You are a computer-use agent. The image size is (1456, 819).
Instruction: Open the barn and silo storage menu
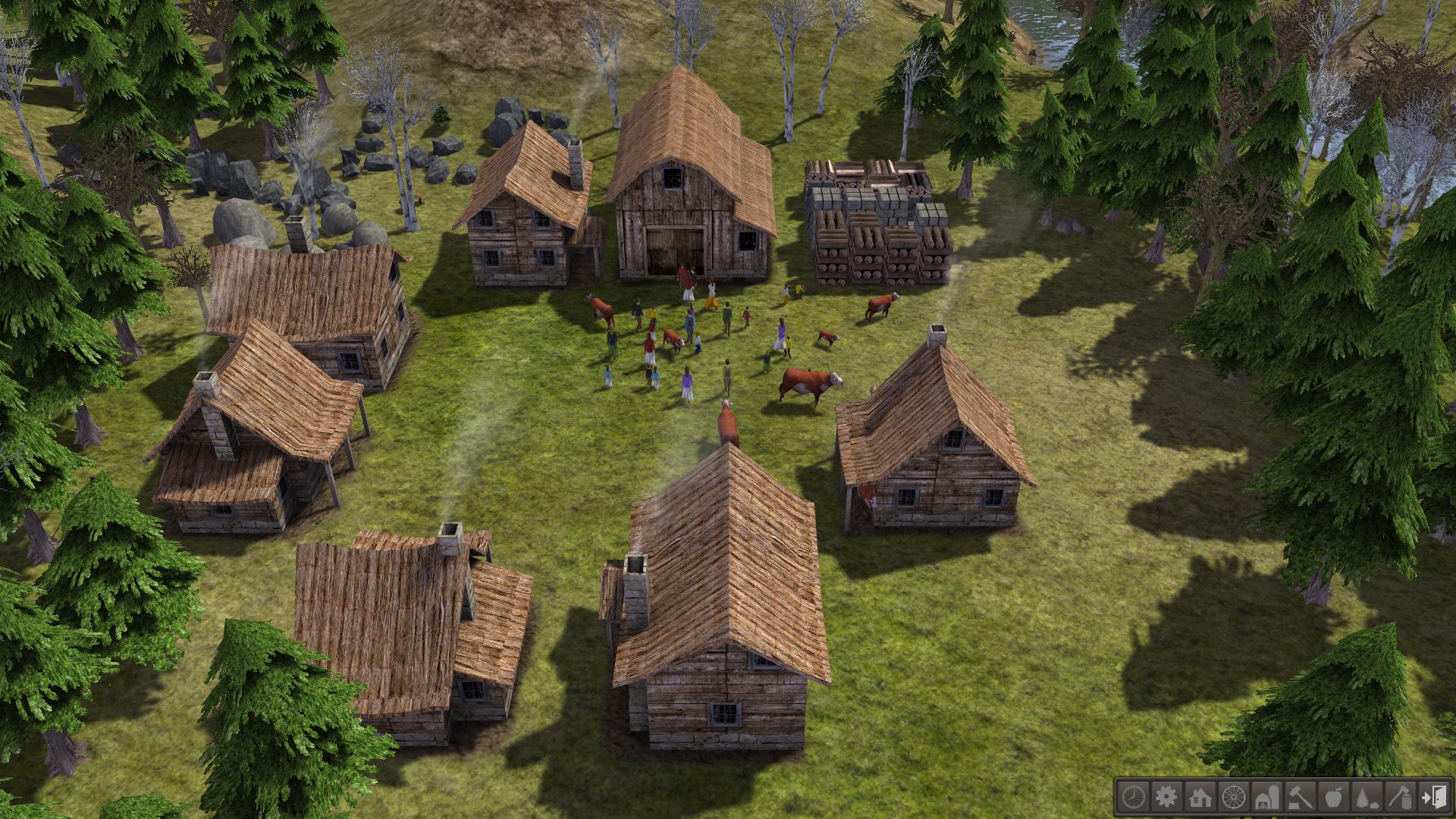pos(1266,796)
